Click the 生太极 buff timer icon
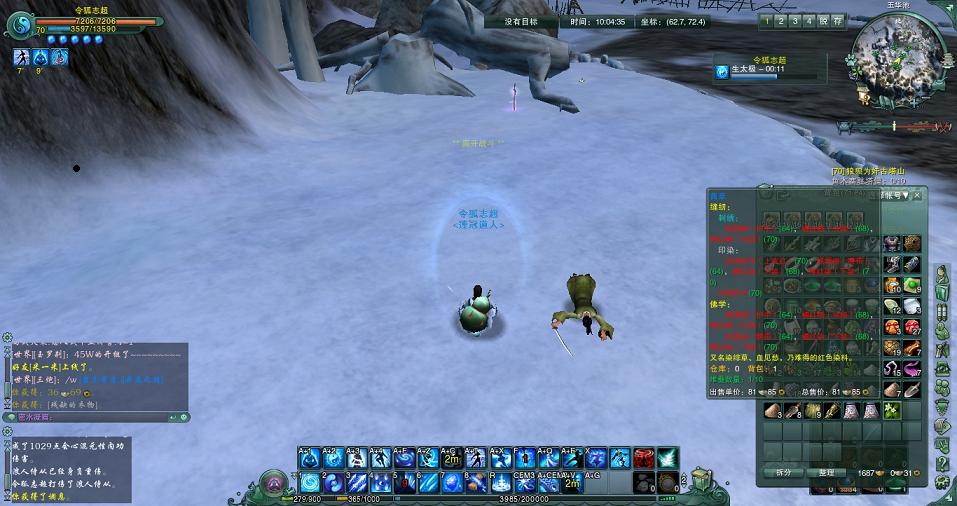 722,71
